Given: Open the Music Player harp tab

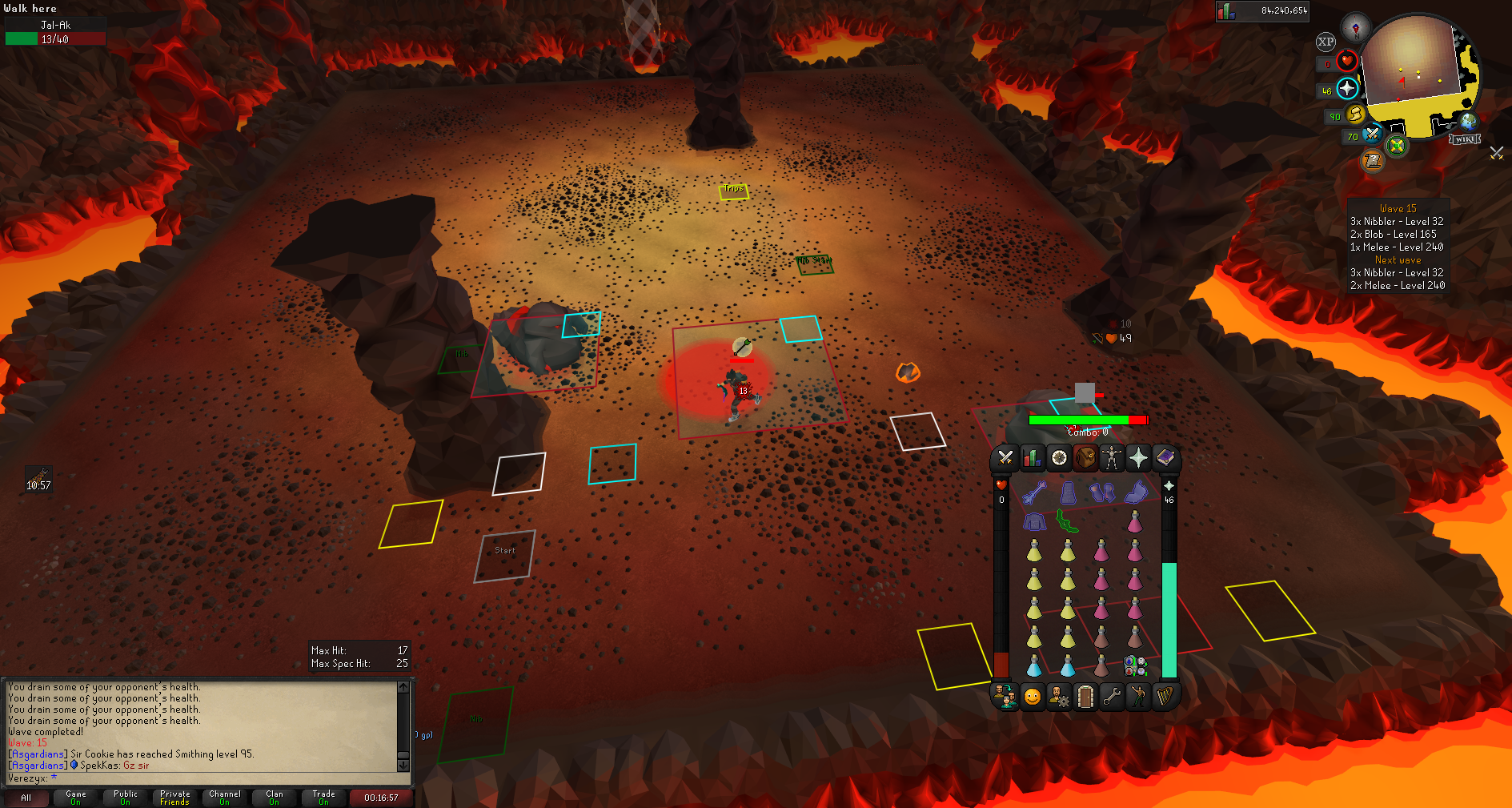Looking at the screenshot, I should point(1165,697).
